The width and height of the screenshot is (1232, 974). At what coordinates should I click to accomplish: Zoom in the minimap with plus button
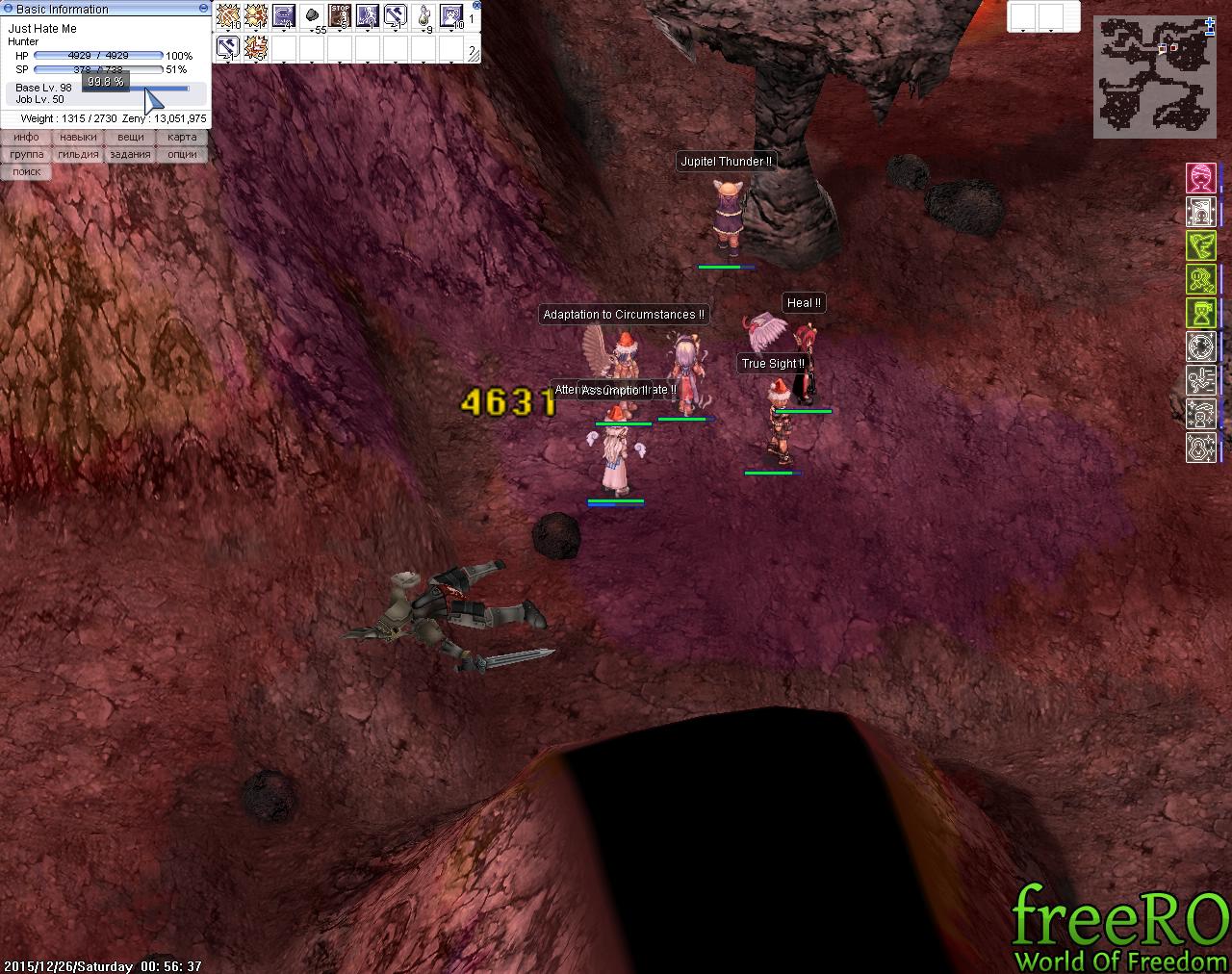1209,23
